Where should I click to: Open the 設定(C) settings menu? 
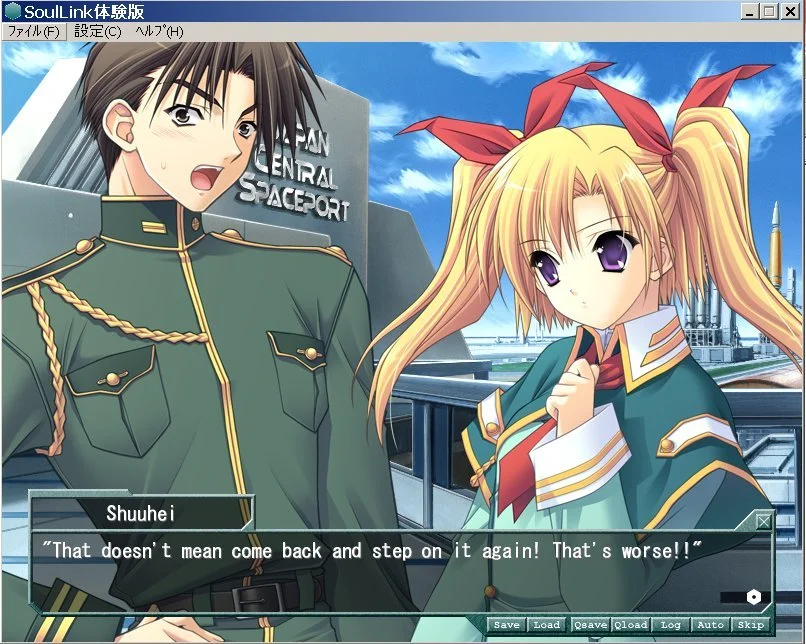point(97,31)
